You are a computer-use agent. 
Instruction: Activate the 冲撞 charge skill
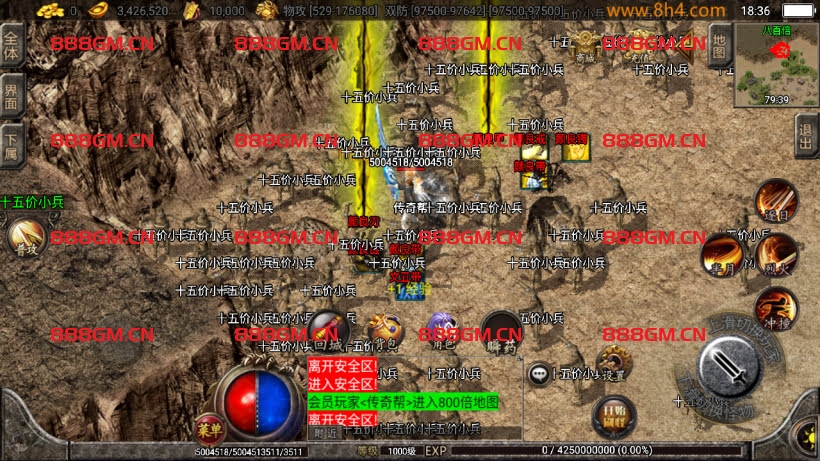pyautogui.click(x=774, y=308)
